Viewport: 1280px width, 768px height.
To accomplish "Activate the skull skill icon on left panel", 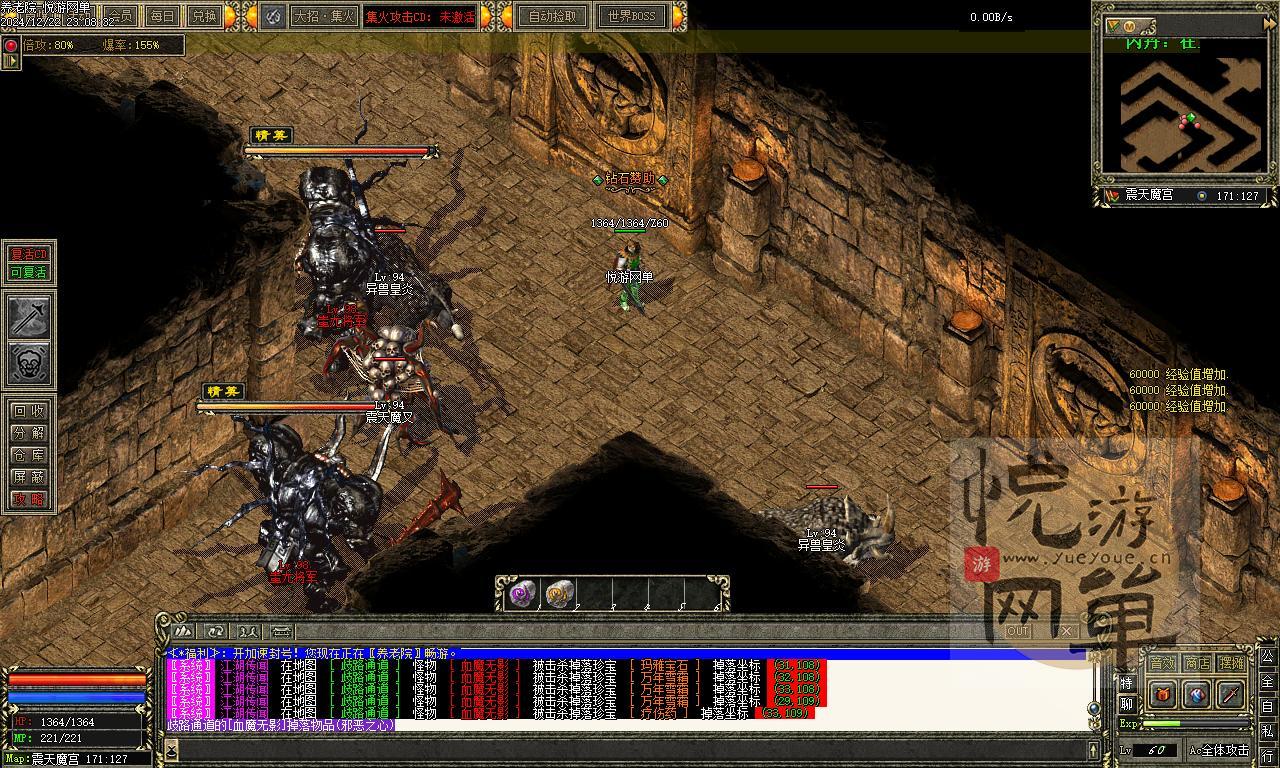I will pos(29,363).
